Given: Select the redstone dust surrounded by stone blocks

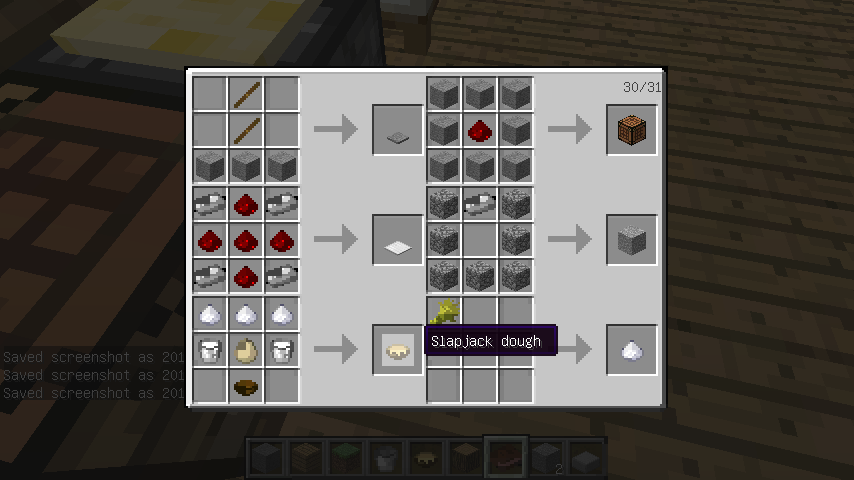Looking at the screenshot, I should (479, 130).
